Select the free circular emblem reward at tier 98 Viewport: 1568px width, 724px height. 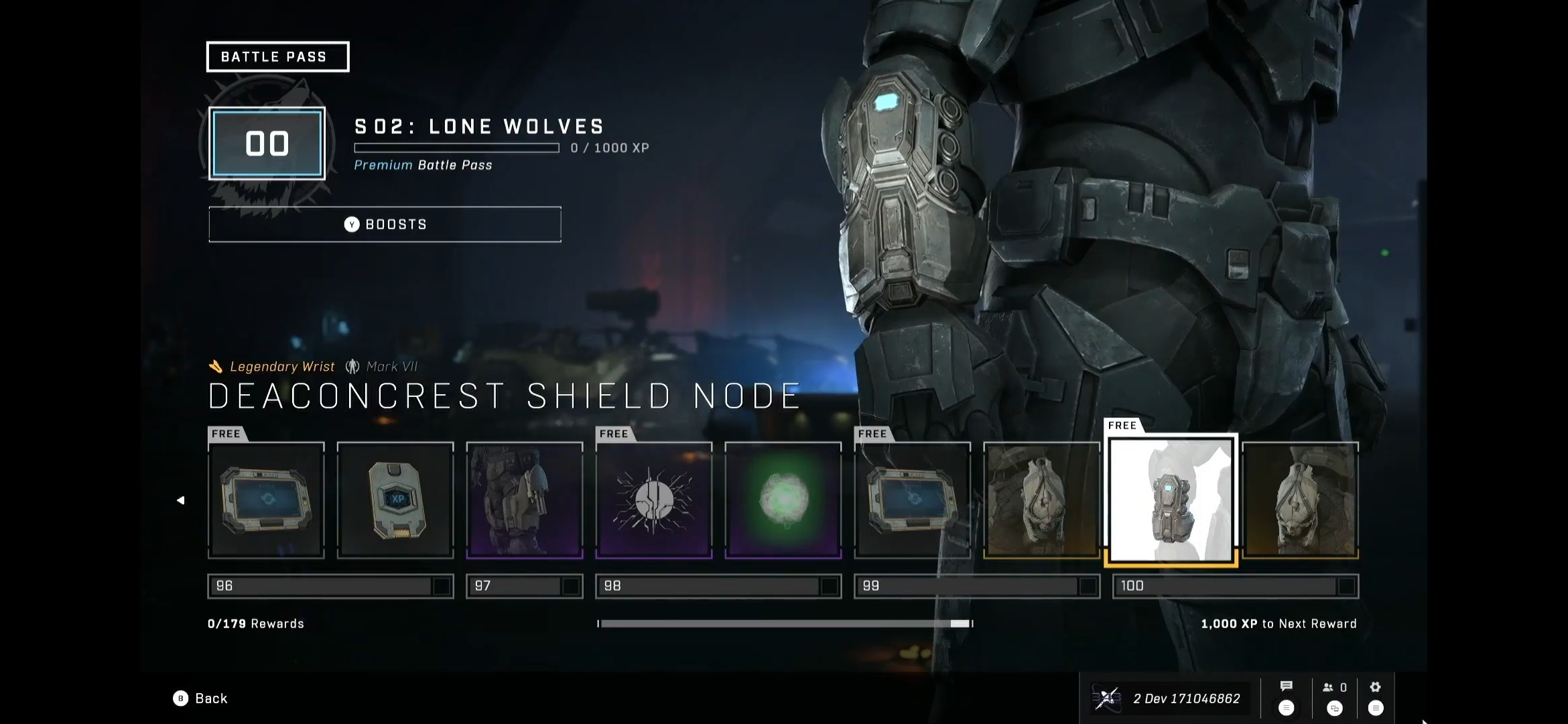(653, 500)
